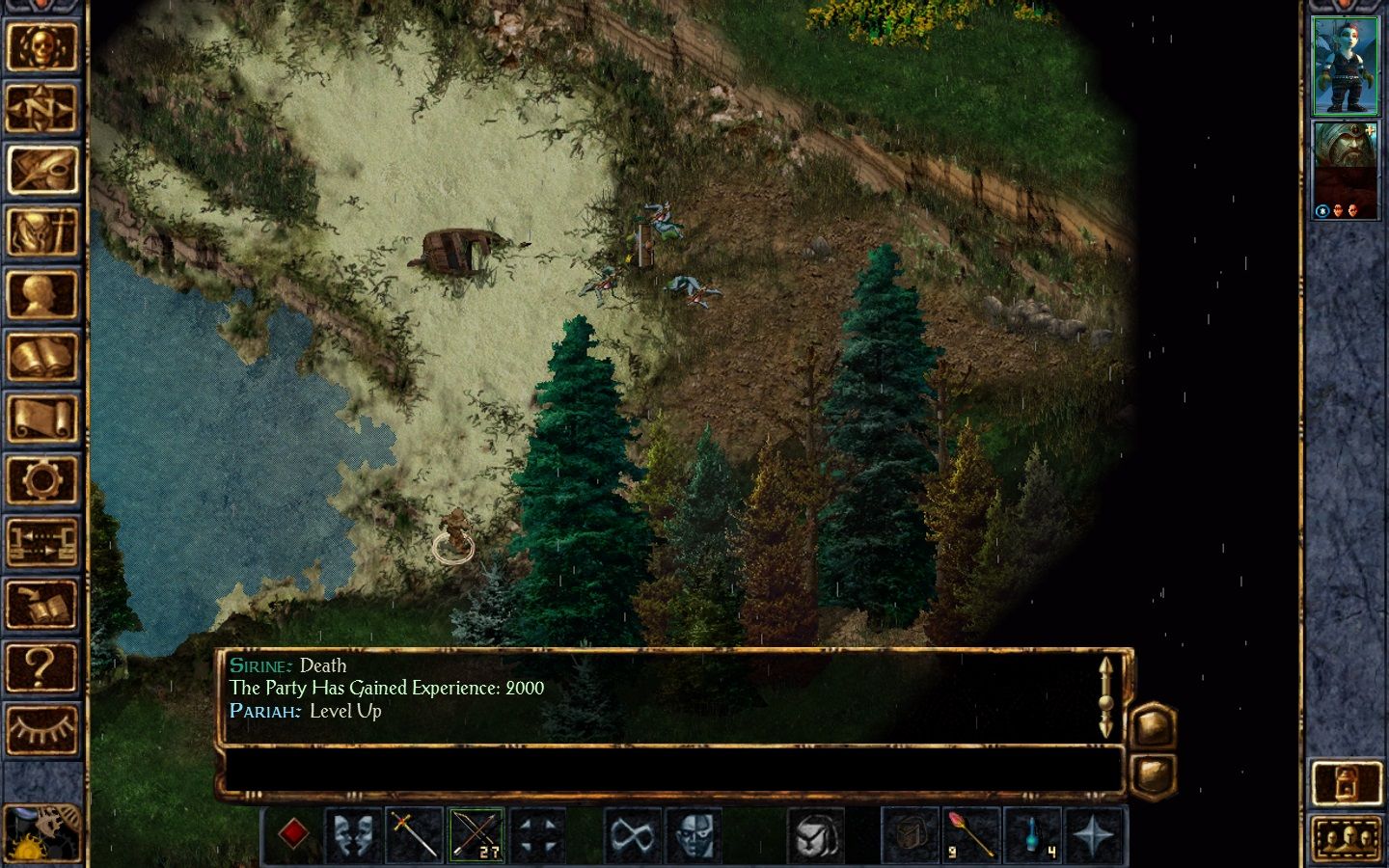Viewport: 1389px width, 868px height.
Task: Open special abilities four-pointed star button
Action: point(1094,834)
